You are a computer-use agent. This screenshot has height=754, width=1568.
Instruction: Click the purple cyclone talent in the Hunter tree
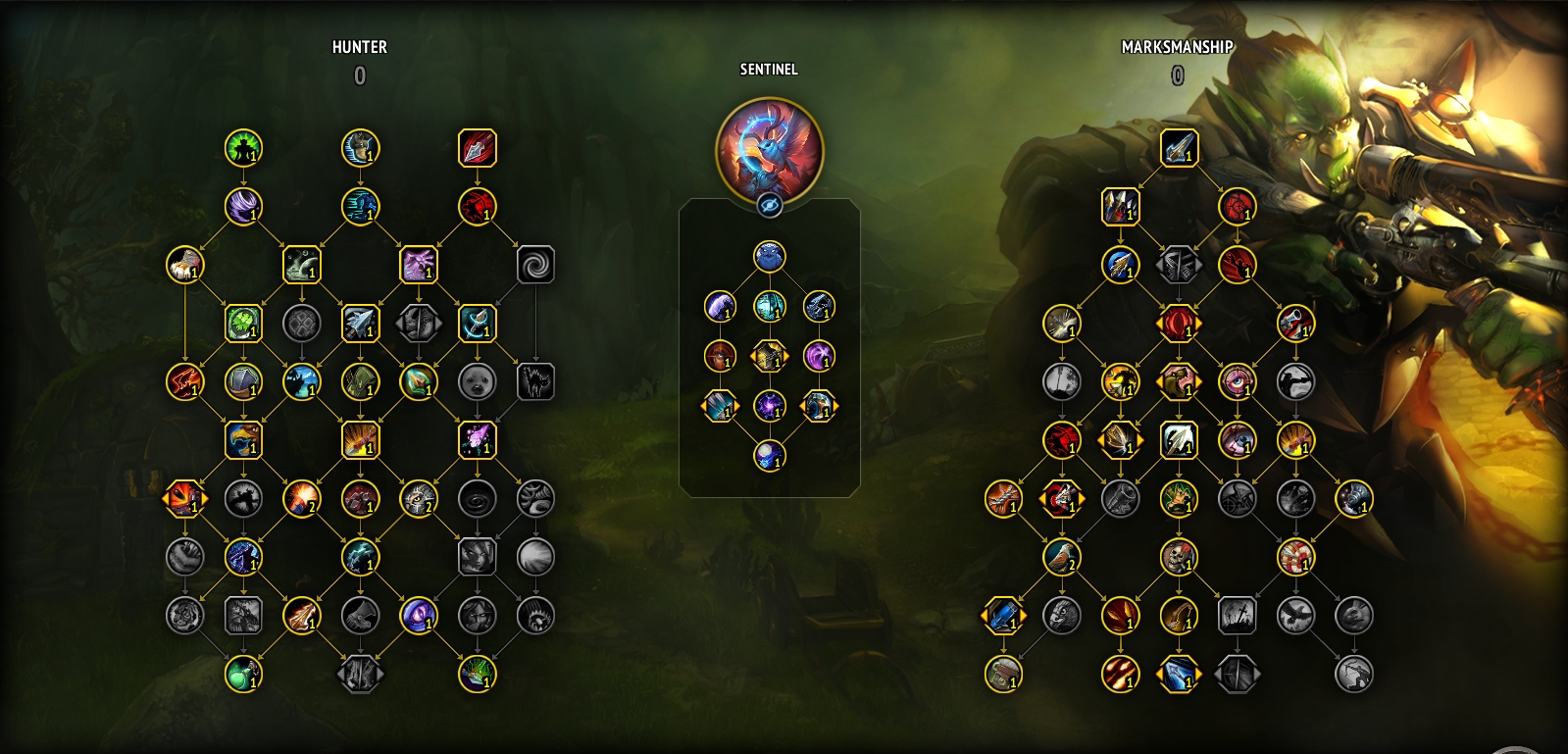(242, 208)
